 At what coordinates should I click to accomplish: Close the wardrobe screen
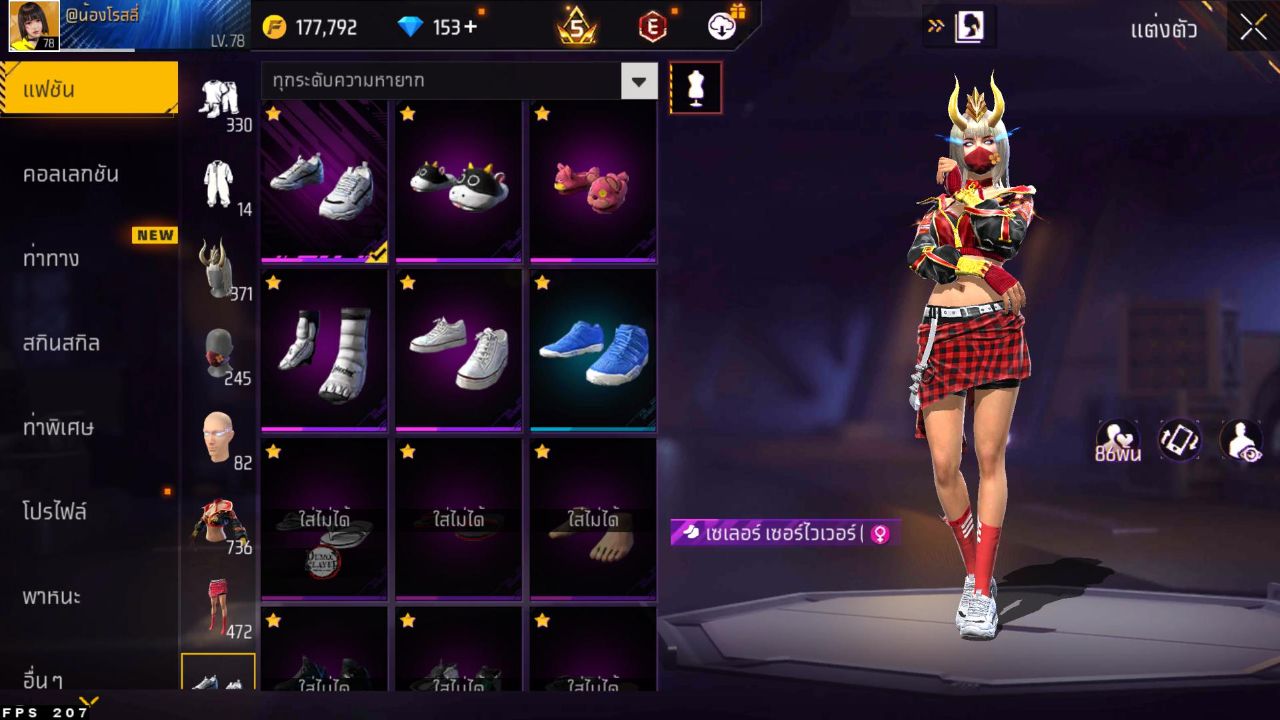pyautogui.click(x=1253, y=27)
